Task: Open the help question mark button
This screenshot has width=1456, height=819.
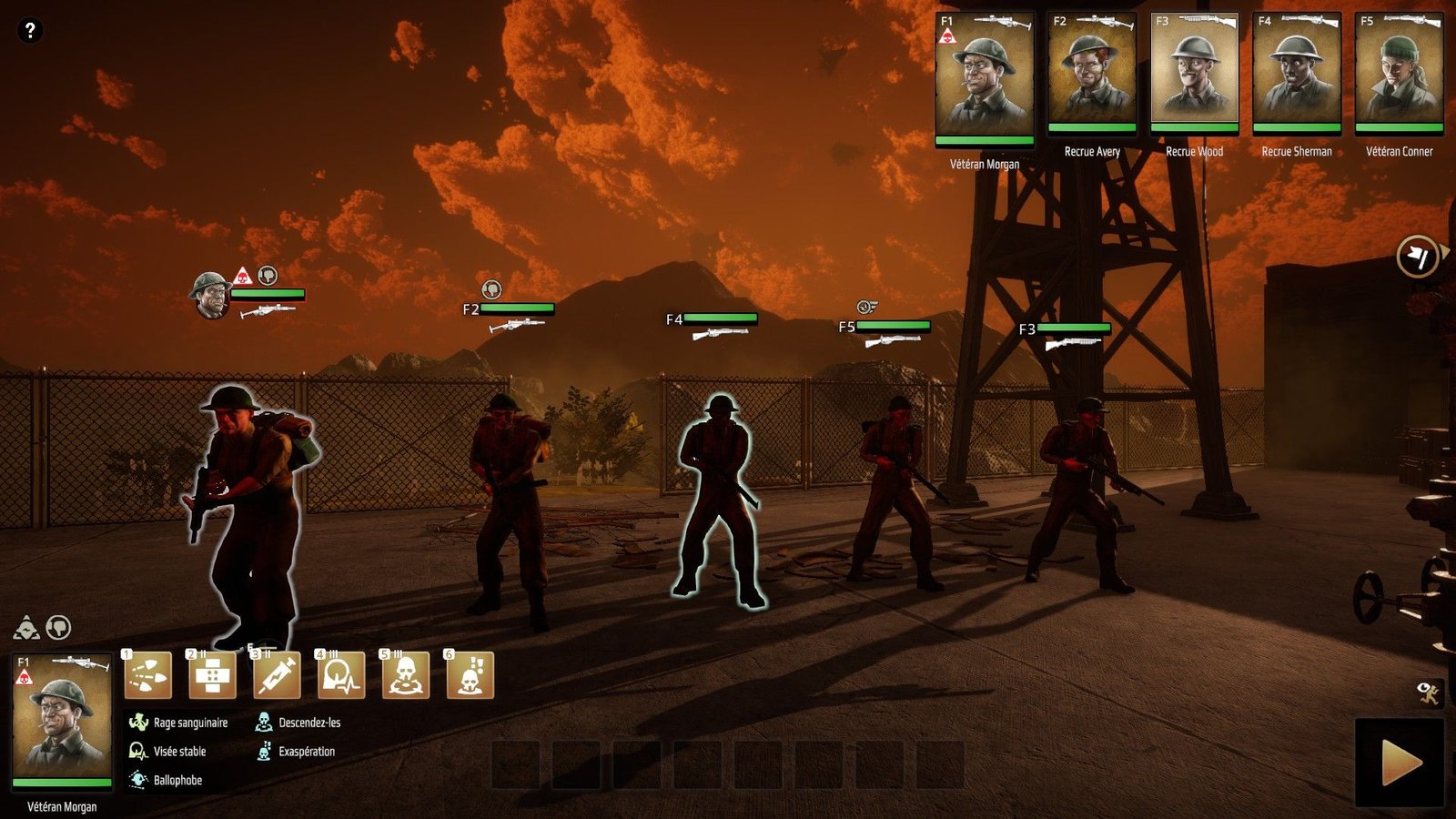Action: point(29,30)
